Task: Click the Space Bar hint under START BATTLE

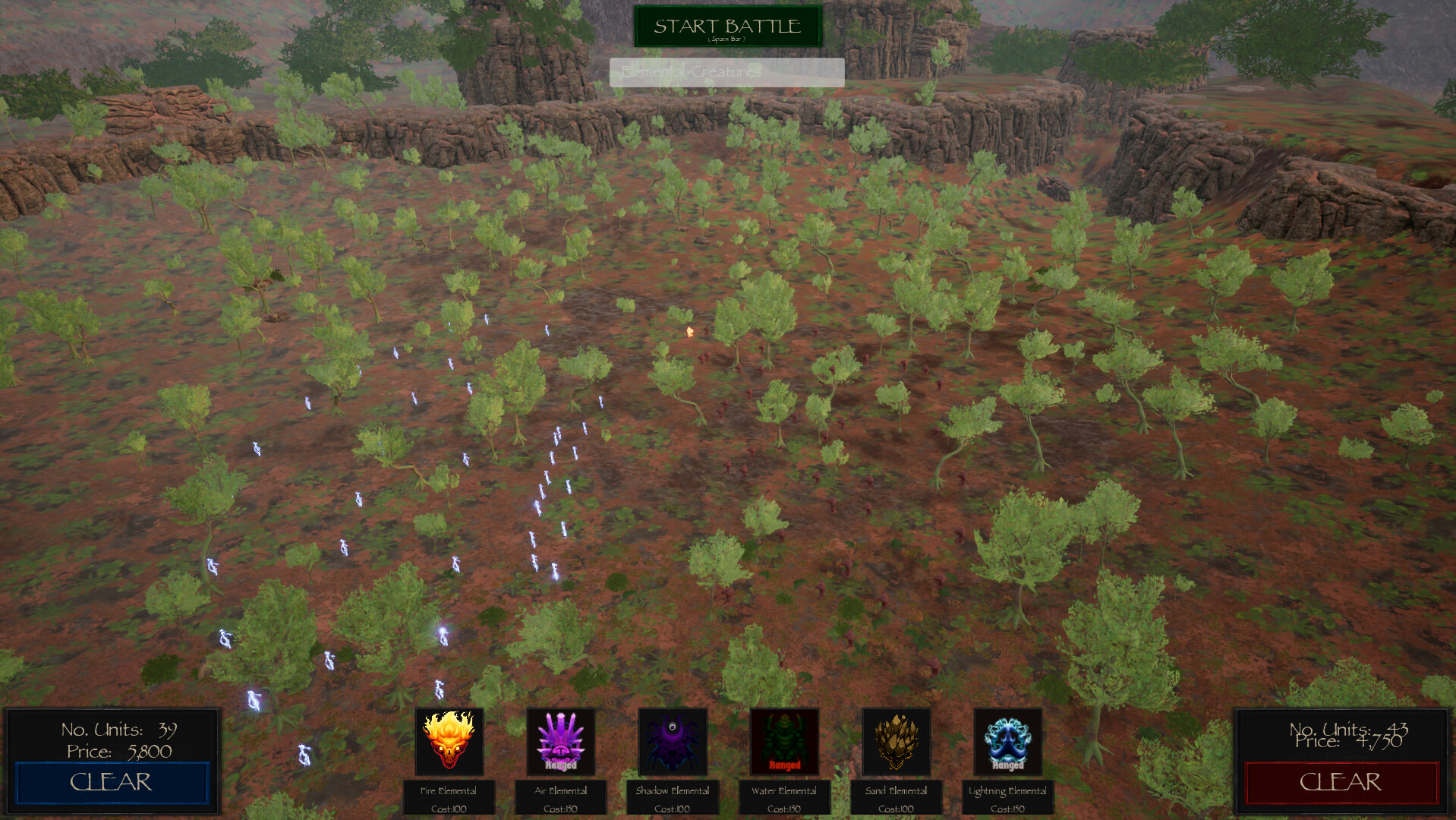Action: 726,38
